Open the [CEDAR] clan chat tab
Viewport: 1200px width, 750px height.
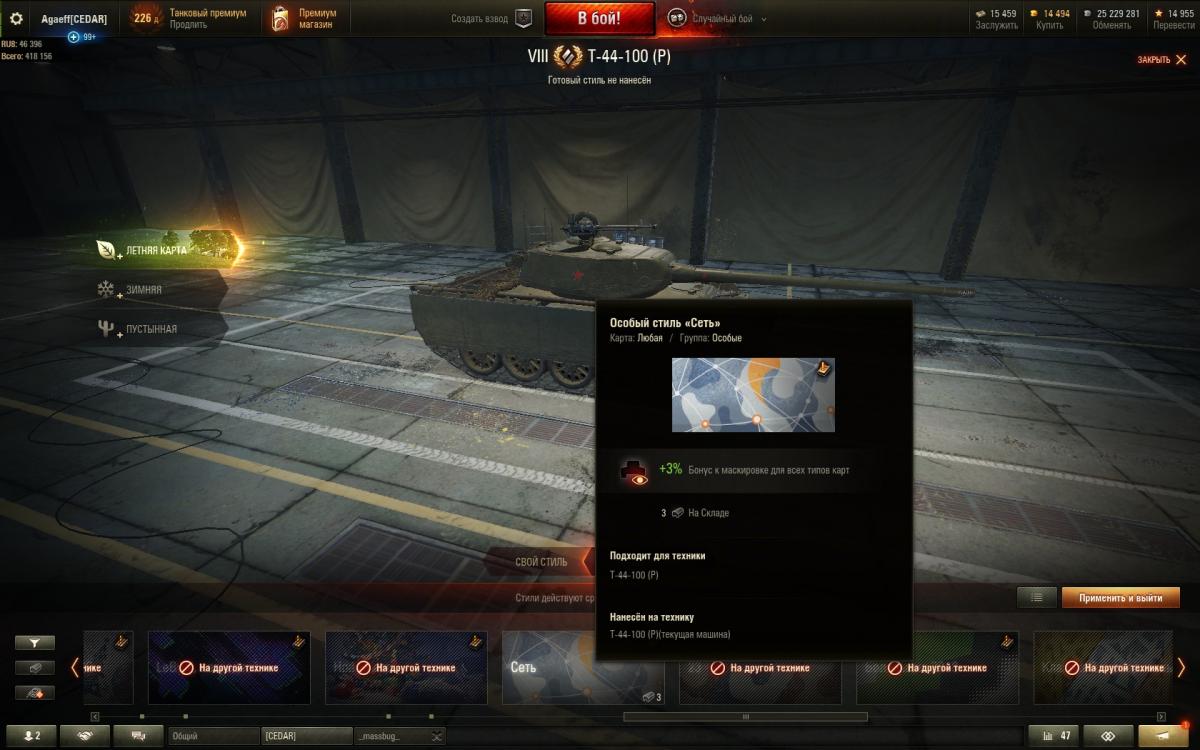click(305, 736)
